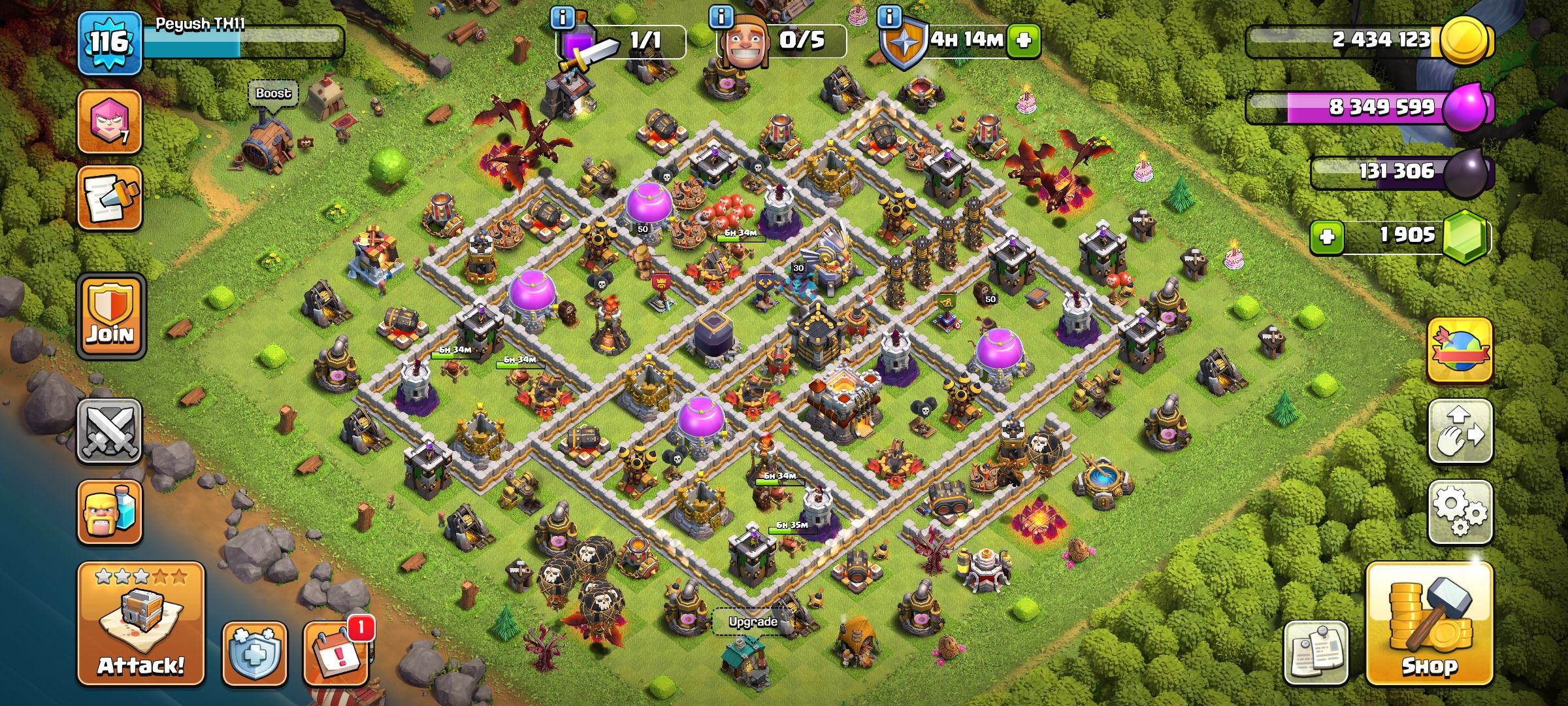
Task: Tap the Boost bubble over the barrel
Action: [273, 93]
